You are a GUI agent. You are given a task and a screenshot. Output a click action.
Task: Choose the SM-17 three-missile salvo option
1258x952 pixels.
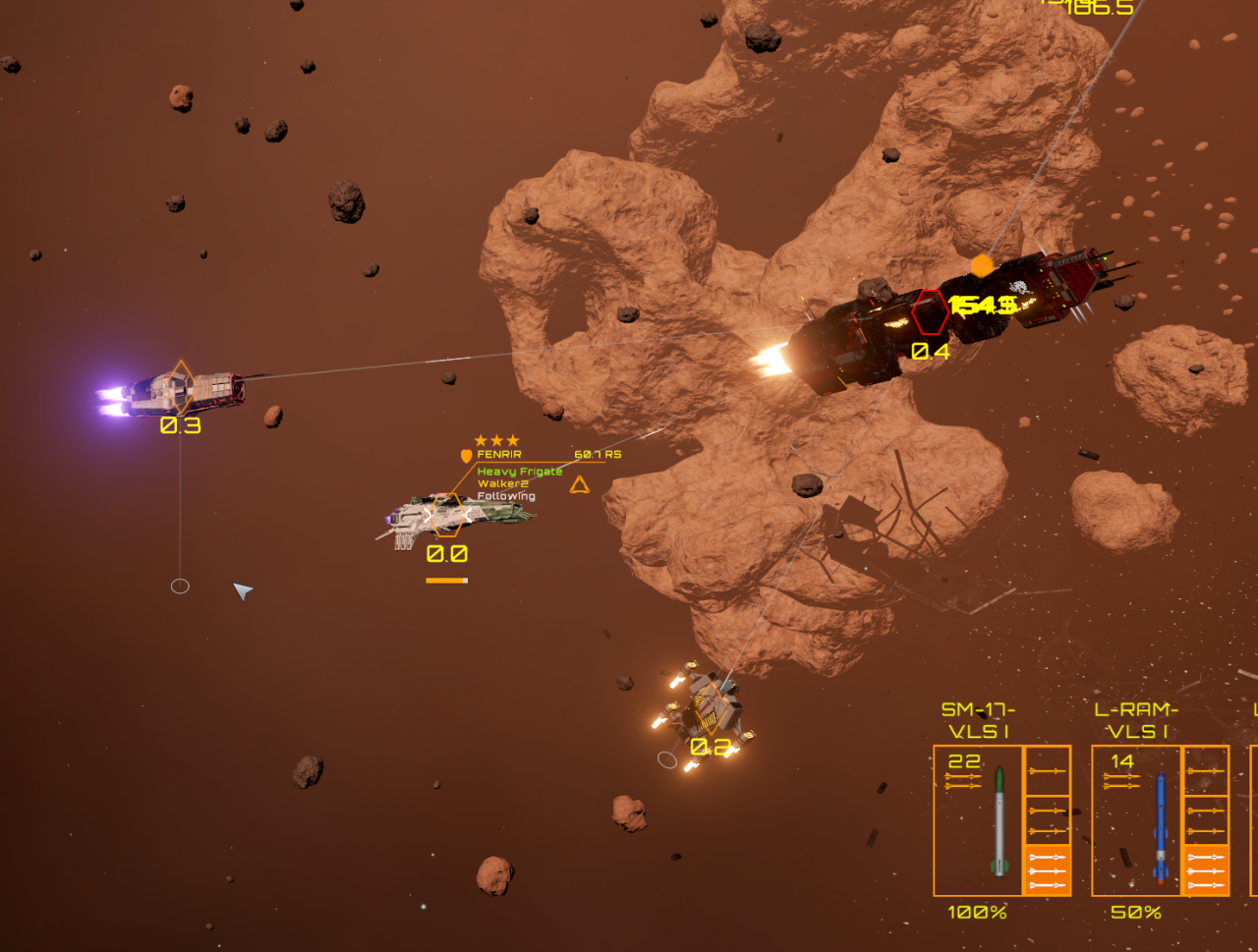click(x=1047, y=869)
